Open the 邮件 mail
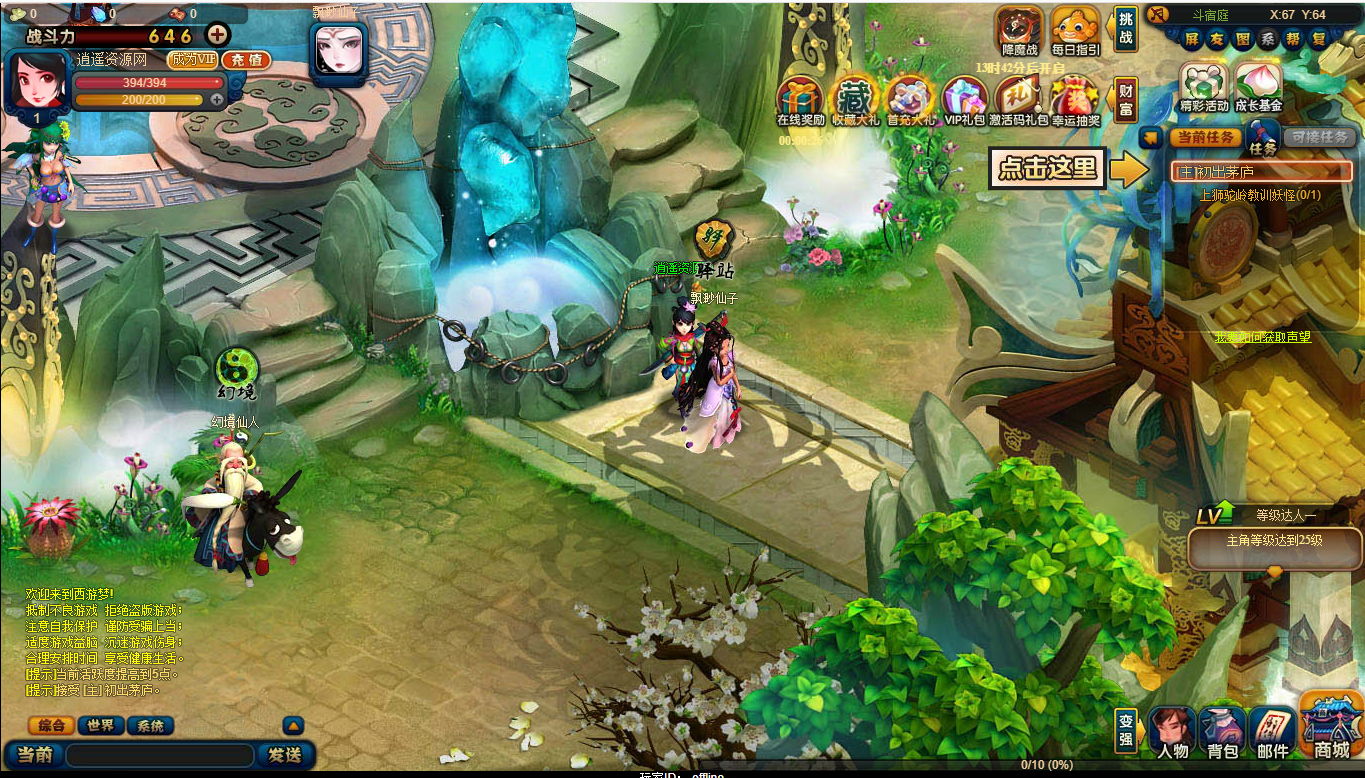Image resolution: width=1365 pixels, height=778 pixels. coord(1273,733)
